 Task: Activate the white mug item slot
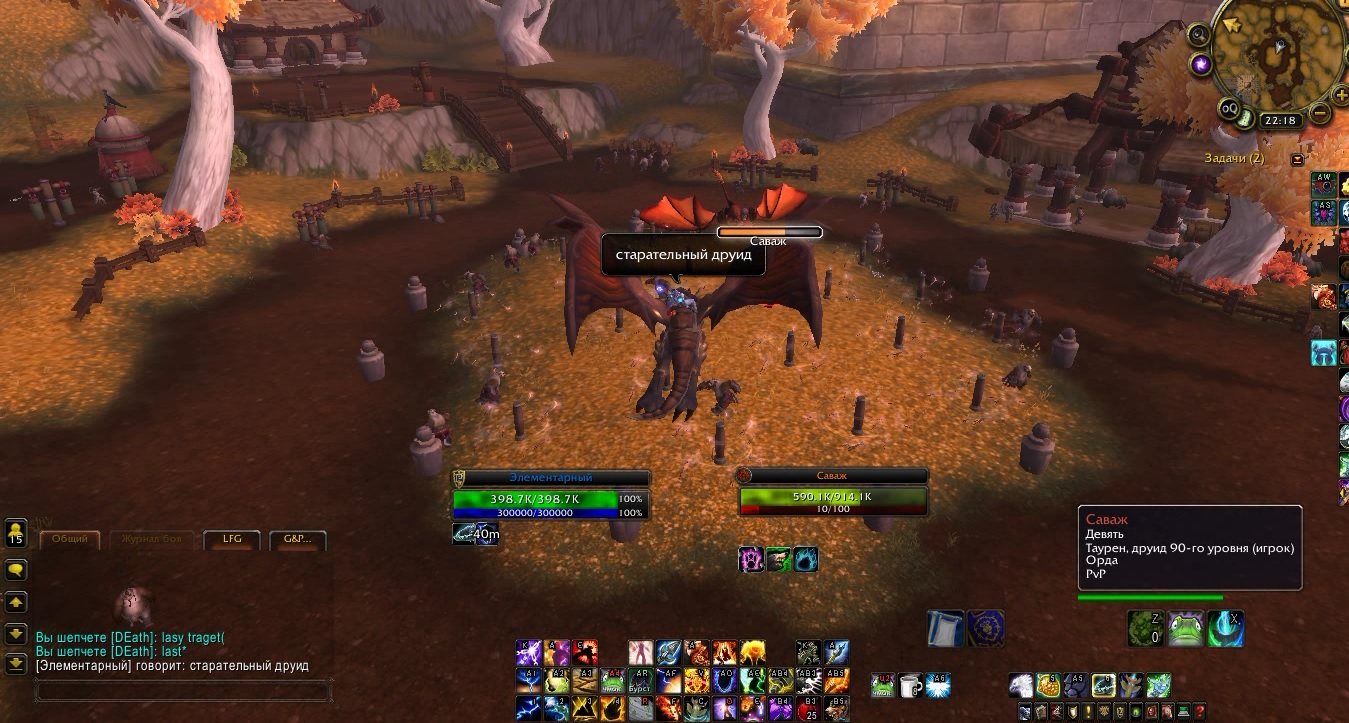tap(909, 684)
